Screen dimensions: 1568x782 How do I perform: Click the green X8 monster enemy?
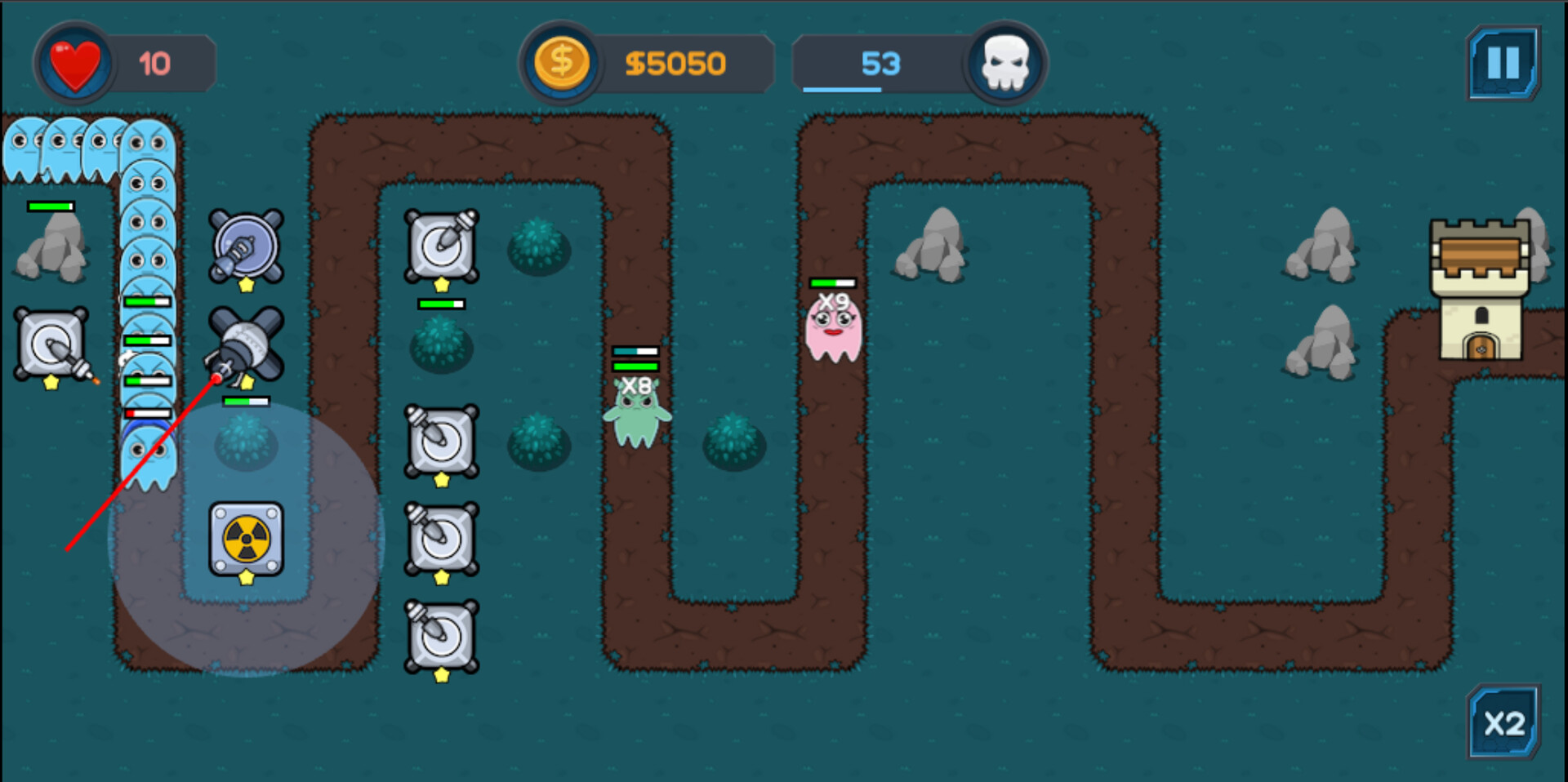[x=639, y=412]
